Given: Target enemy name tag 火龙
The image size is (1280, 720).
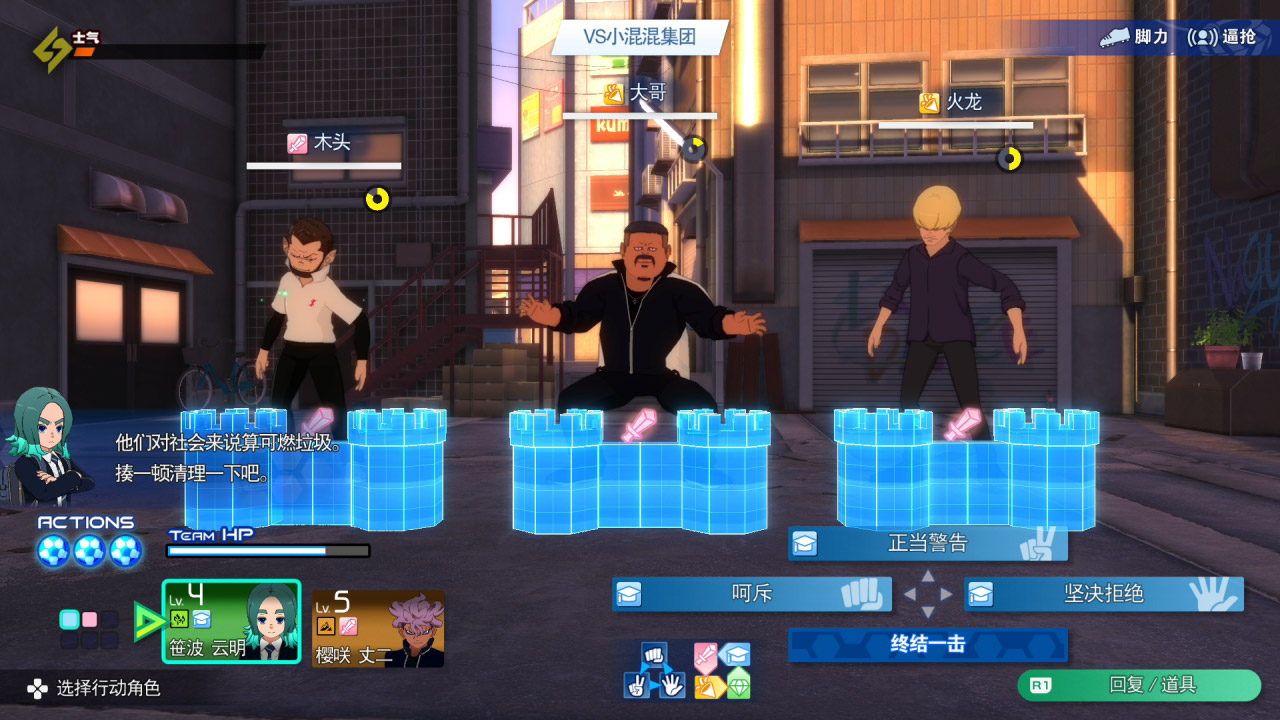Looking at the screenshot, I should (x=953, y=102).
